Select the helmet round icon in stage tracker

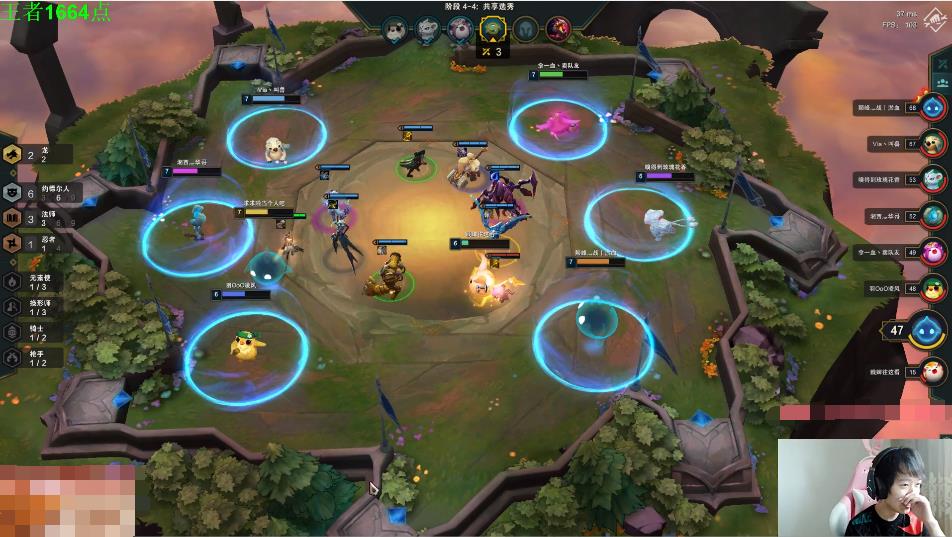(525, 29)
